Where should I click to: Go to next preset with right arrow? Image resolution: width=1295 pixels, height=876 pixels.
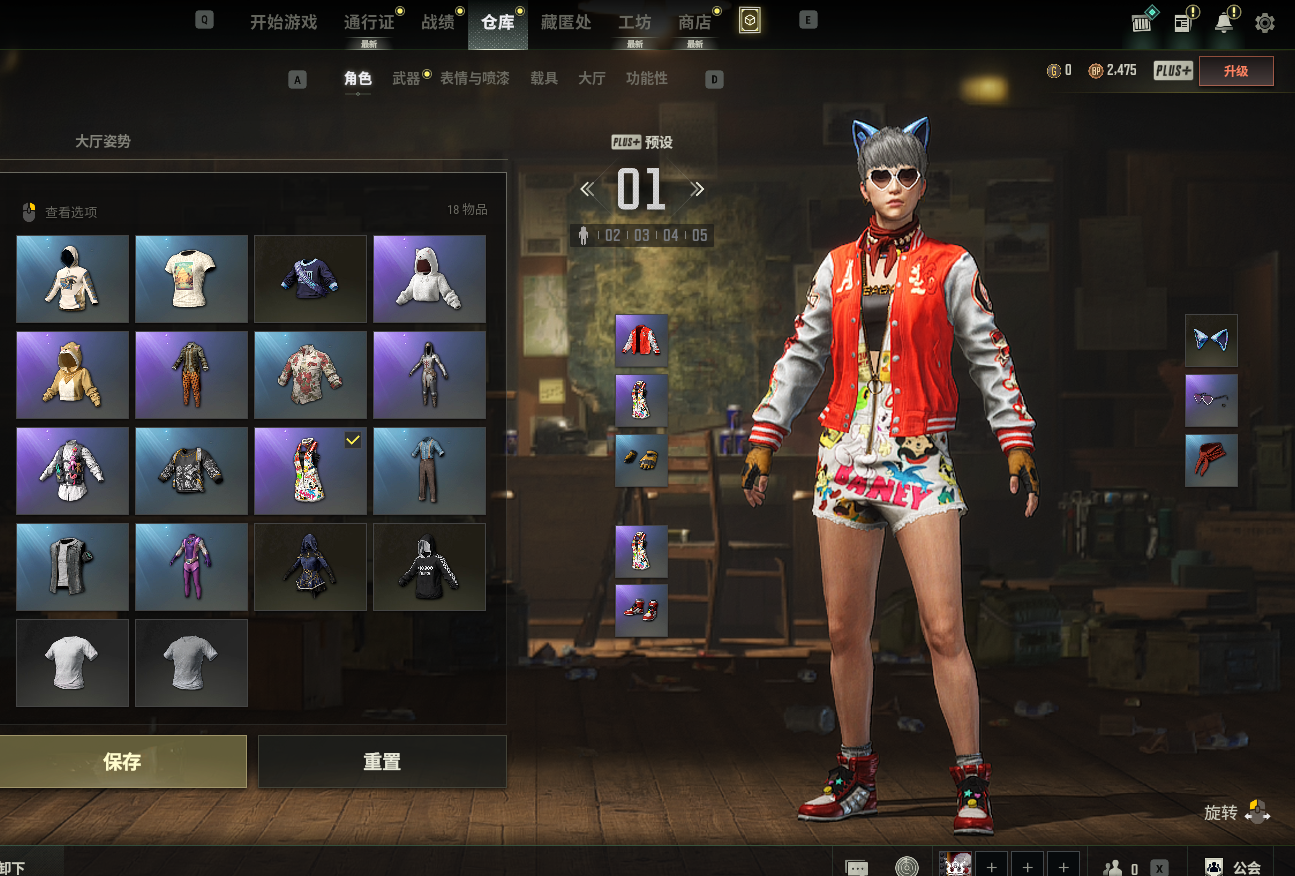coord(697,189)
